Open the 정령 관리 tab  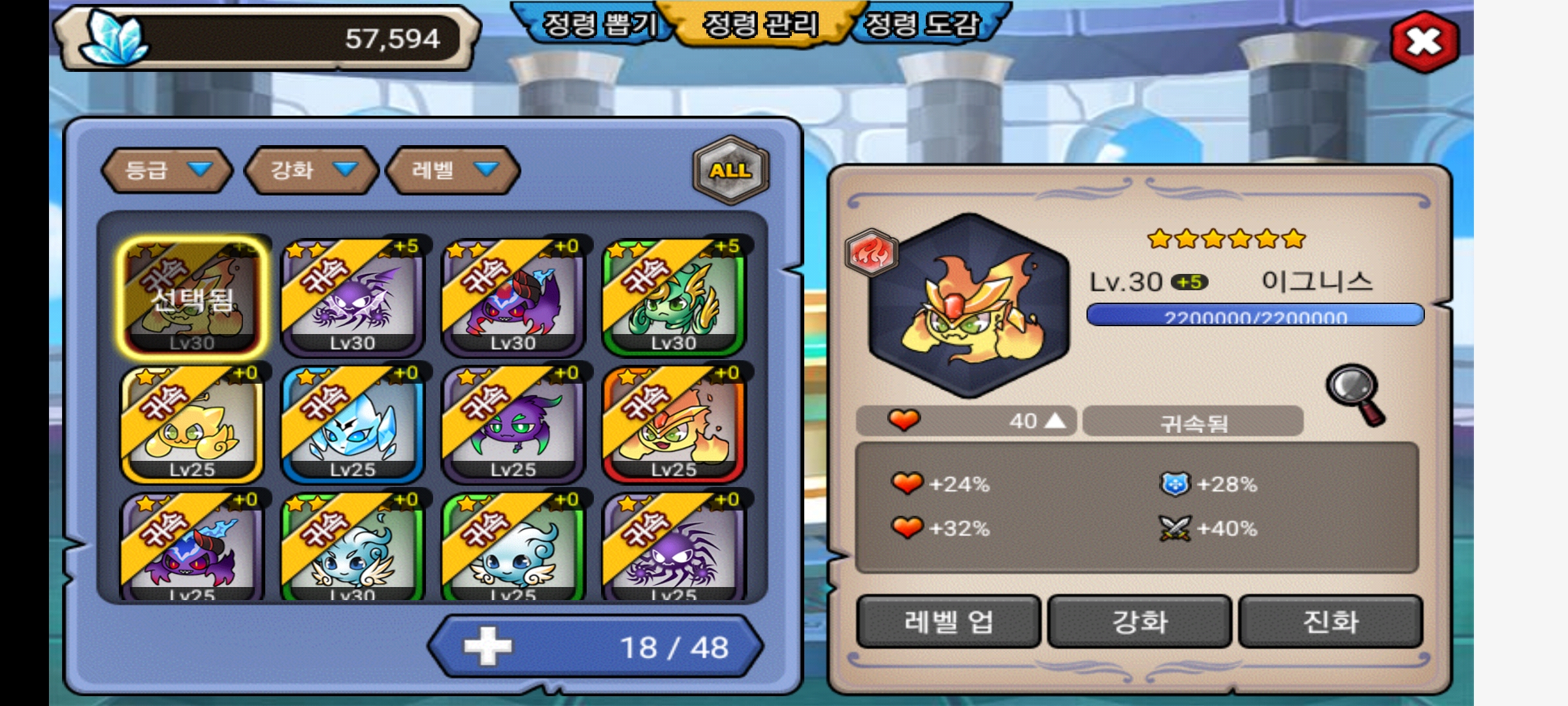(x=760, y=25)
